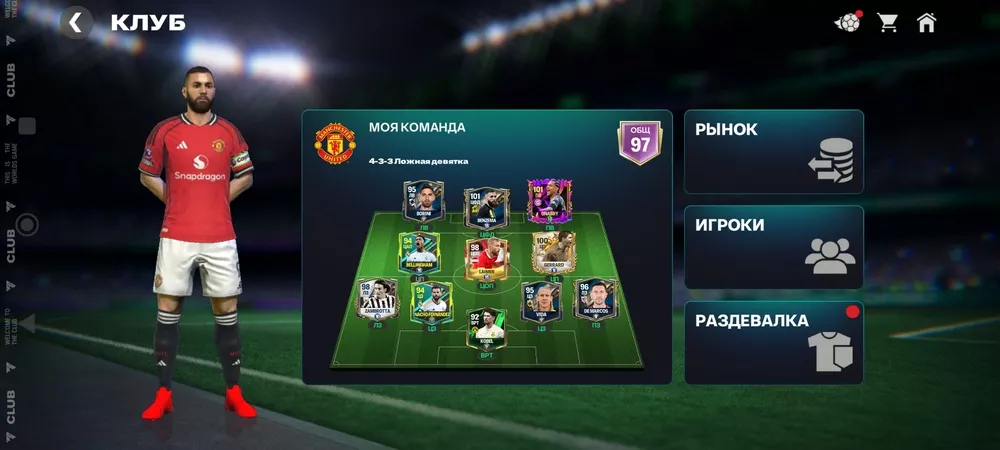Open the soccer ball quick-play icon
This screenshot has width=1000, height=450.
pyautogui.click(x=847, y=22)
